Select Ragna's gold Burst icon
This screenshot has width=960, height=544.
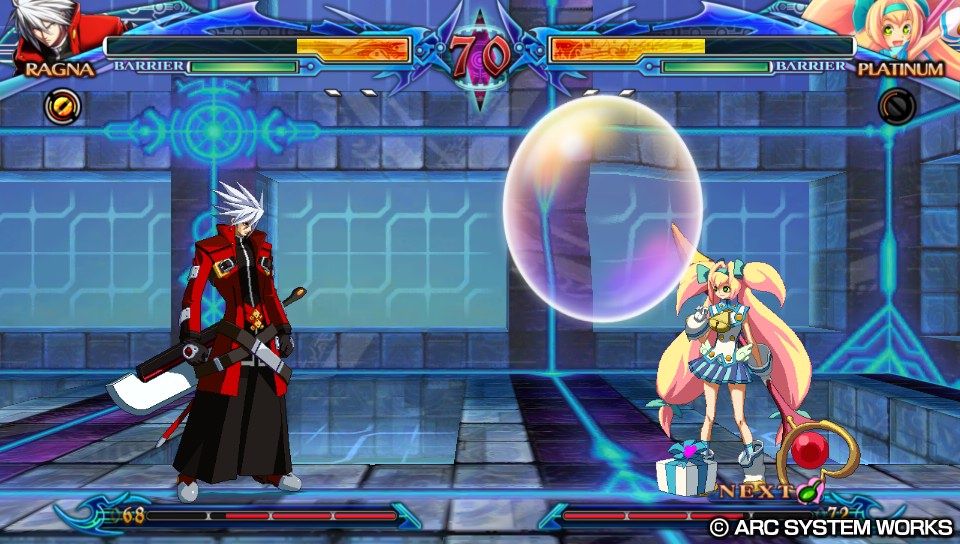coord(60,106)
